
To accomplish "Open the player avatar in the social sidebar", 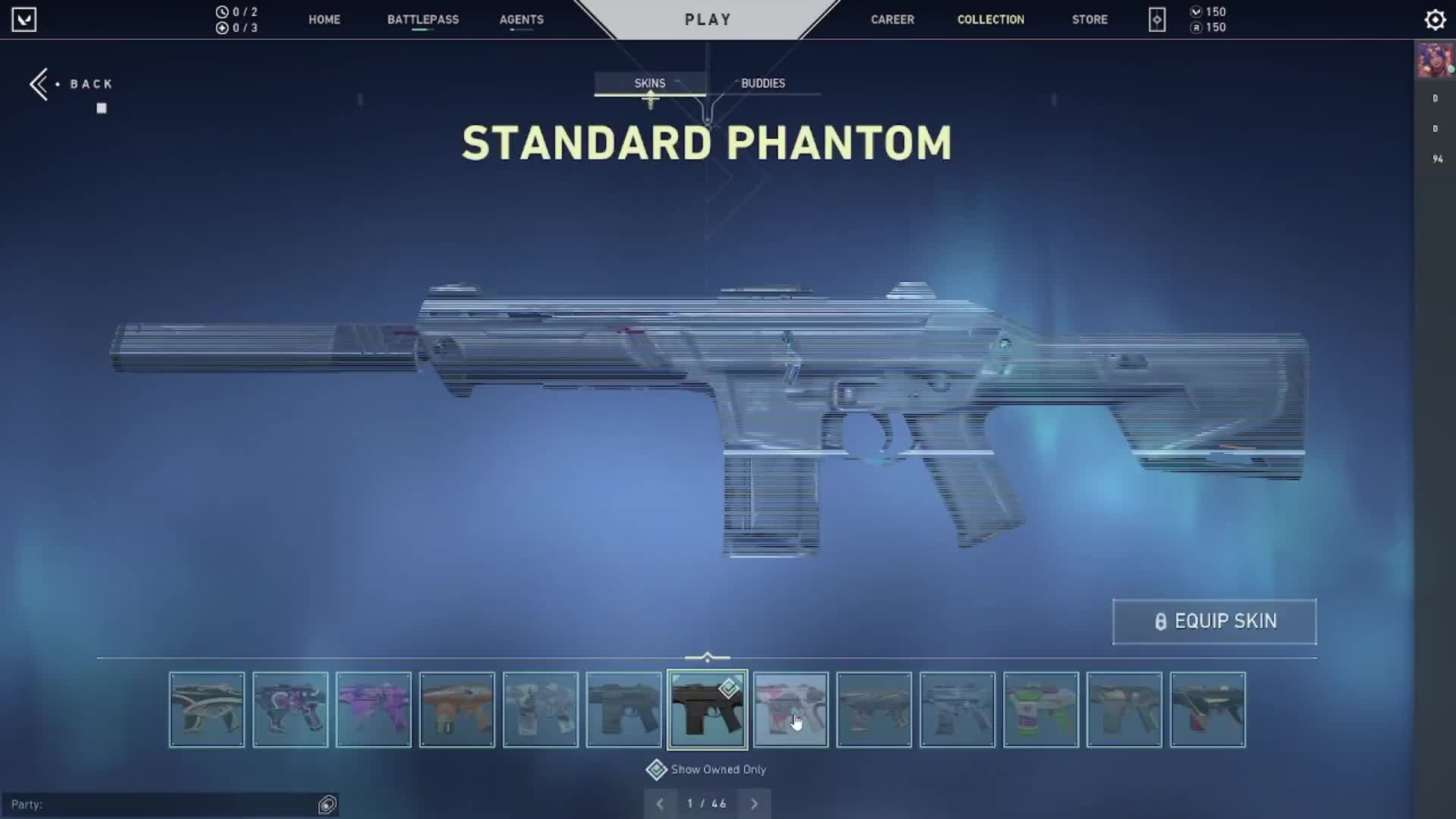I will (x=1434, y=61).
